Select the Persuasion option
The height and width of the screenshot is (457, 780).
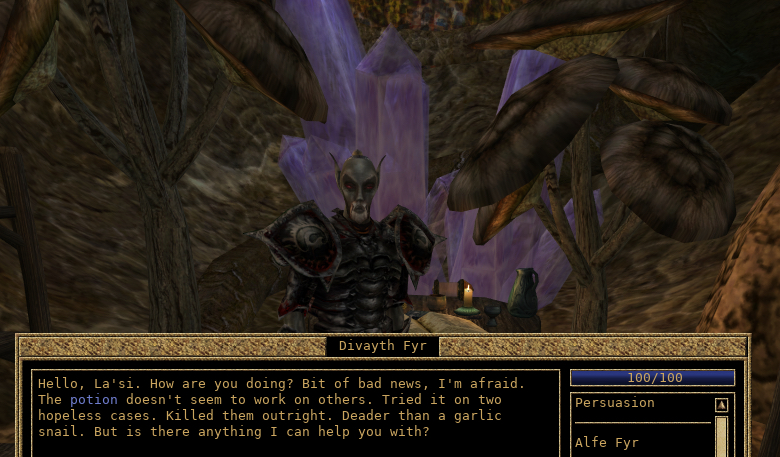(614, 403)
